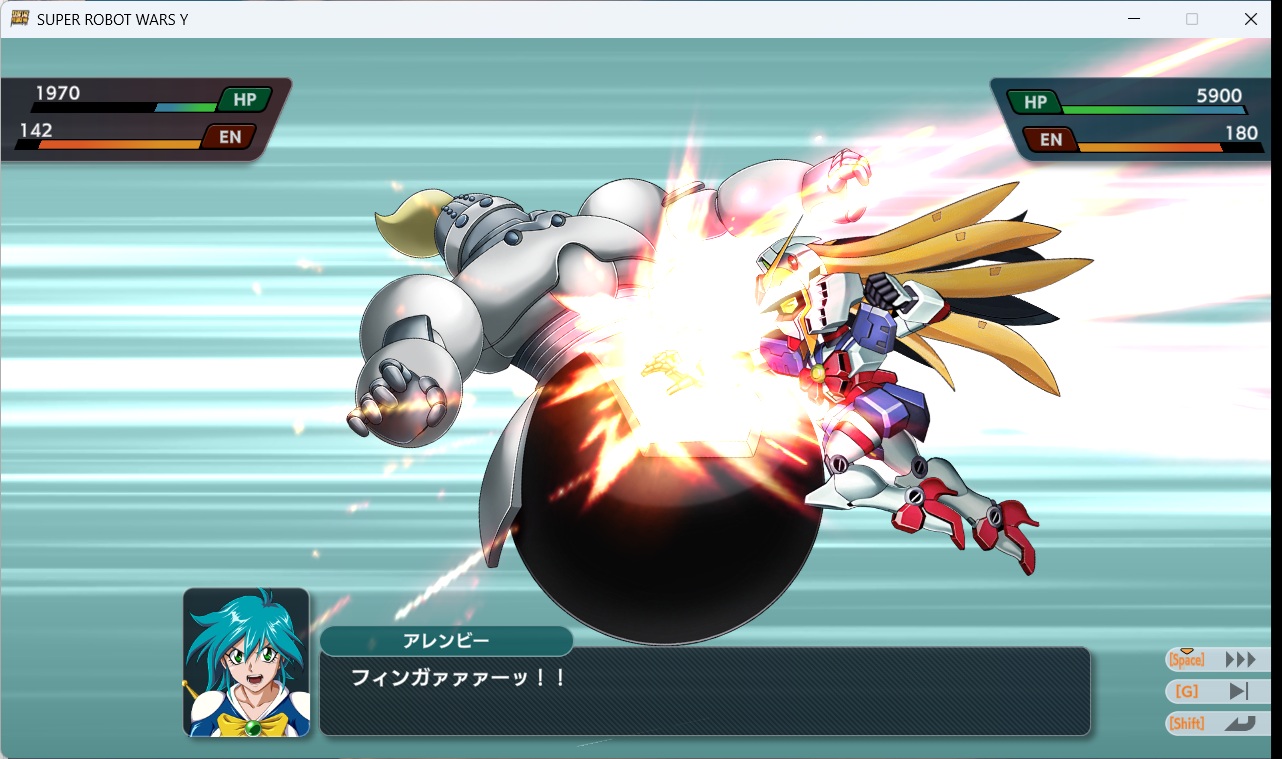Click the green HP badge on left unit panel
This screenshot has width=1282, height=759.
(x=246, y=98)
